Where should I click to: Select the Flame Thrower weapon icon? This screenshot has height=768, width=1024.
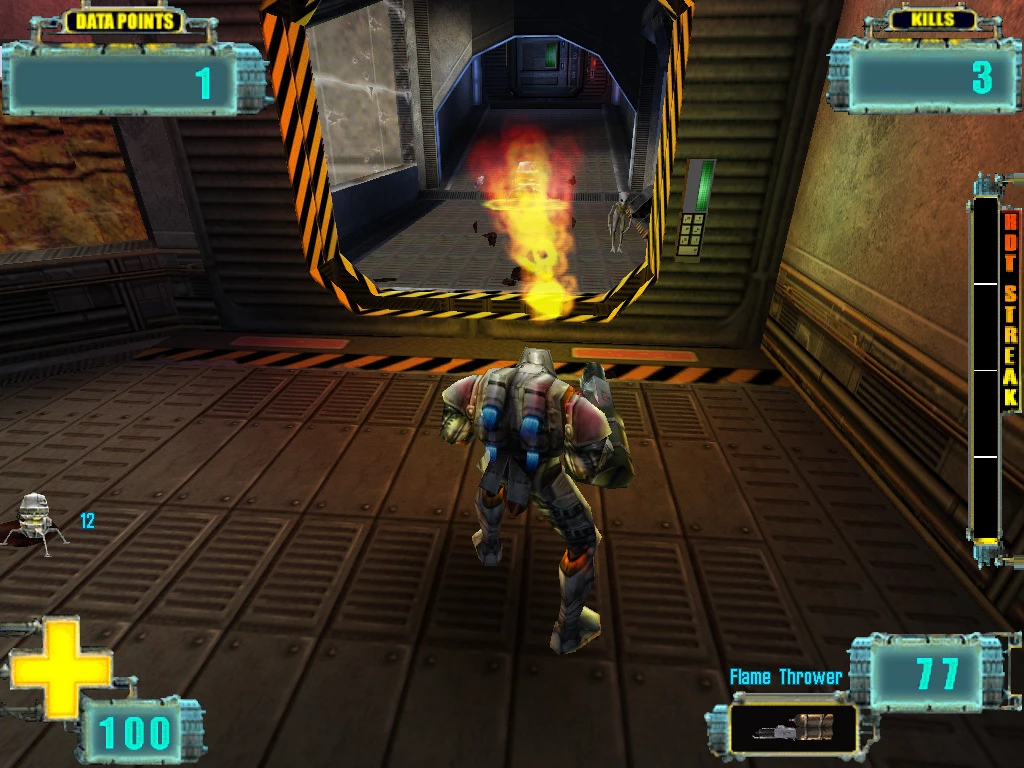click(792, 728)
